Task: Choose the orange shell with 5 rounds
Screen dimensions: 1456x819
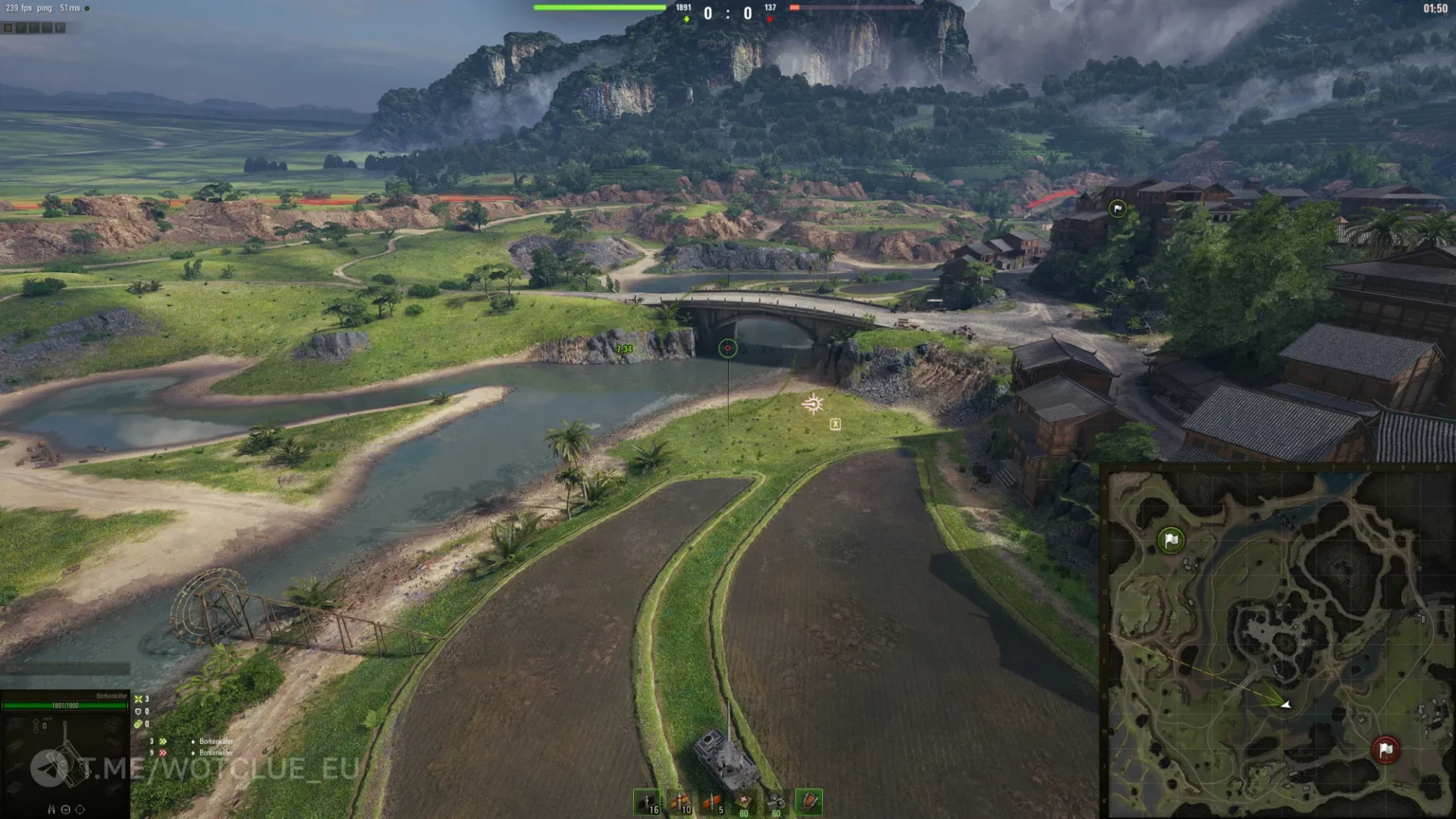Action: 712,802
